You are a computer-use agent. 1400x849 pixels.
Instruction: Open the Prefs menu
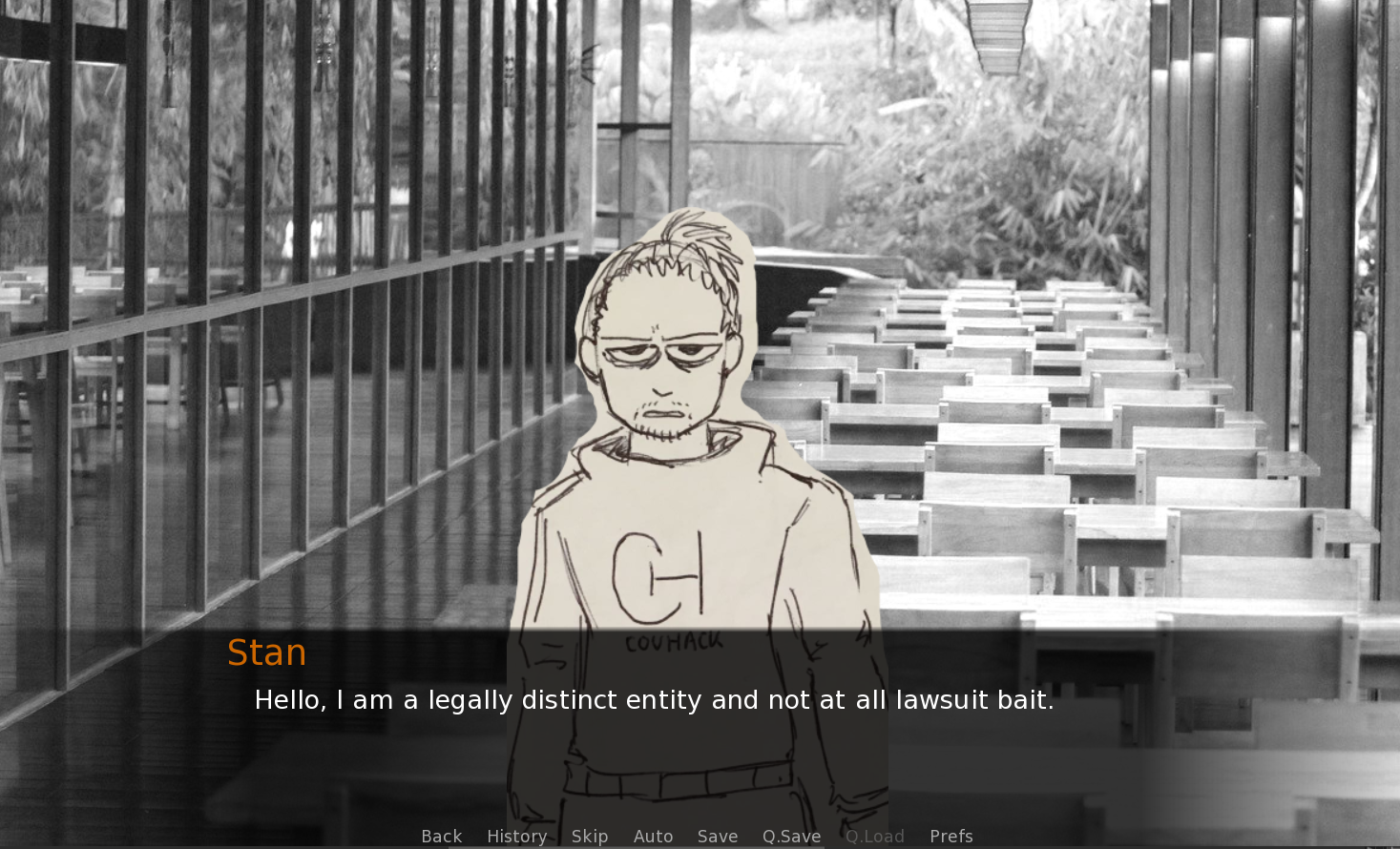coord(951,836)
